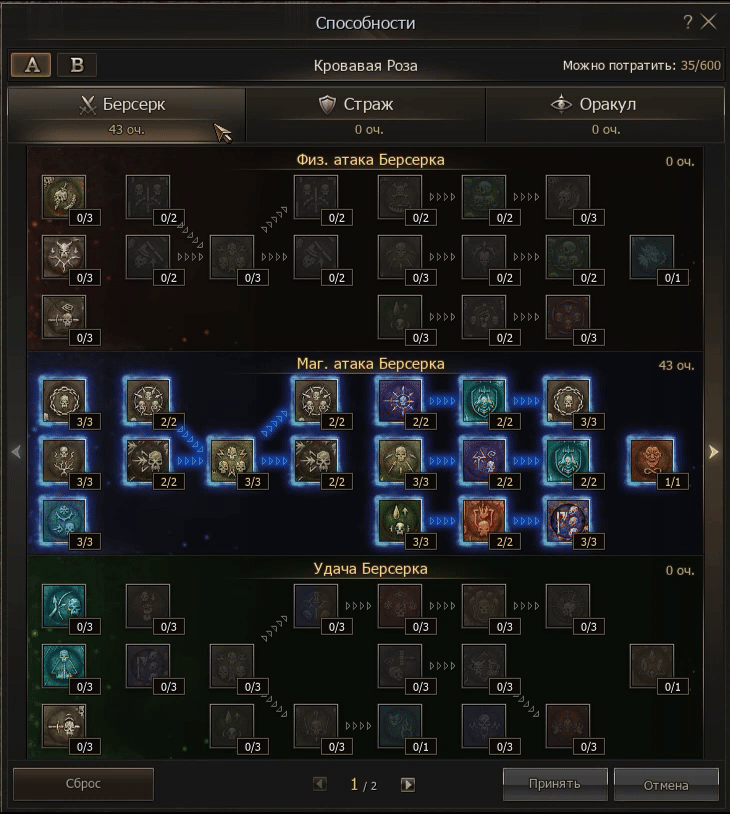
Task: Click the right-side panel arrow
Action: coord(713,452)
